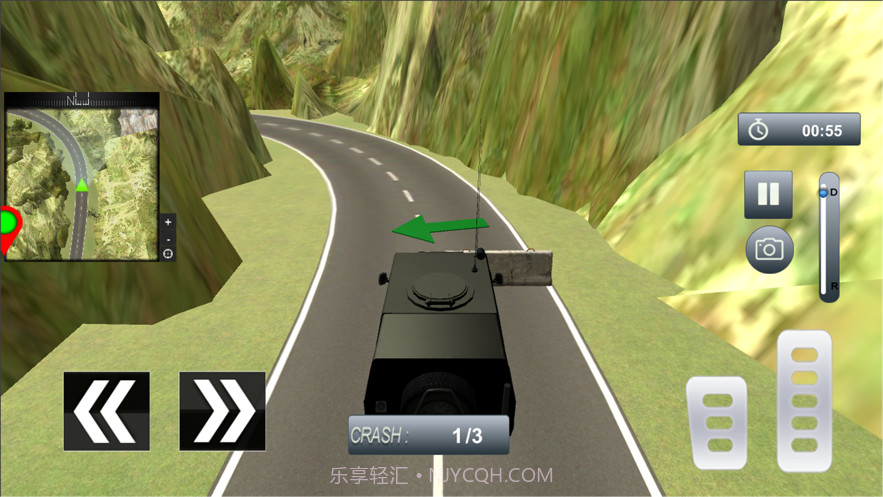Steer right with the right arrow button
The image size is (883, 497).
[222, 411]
